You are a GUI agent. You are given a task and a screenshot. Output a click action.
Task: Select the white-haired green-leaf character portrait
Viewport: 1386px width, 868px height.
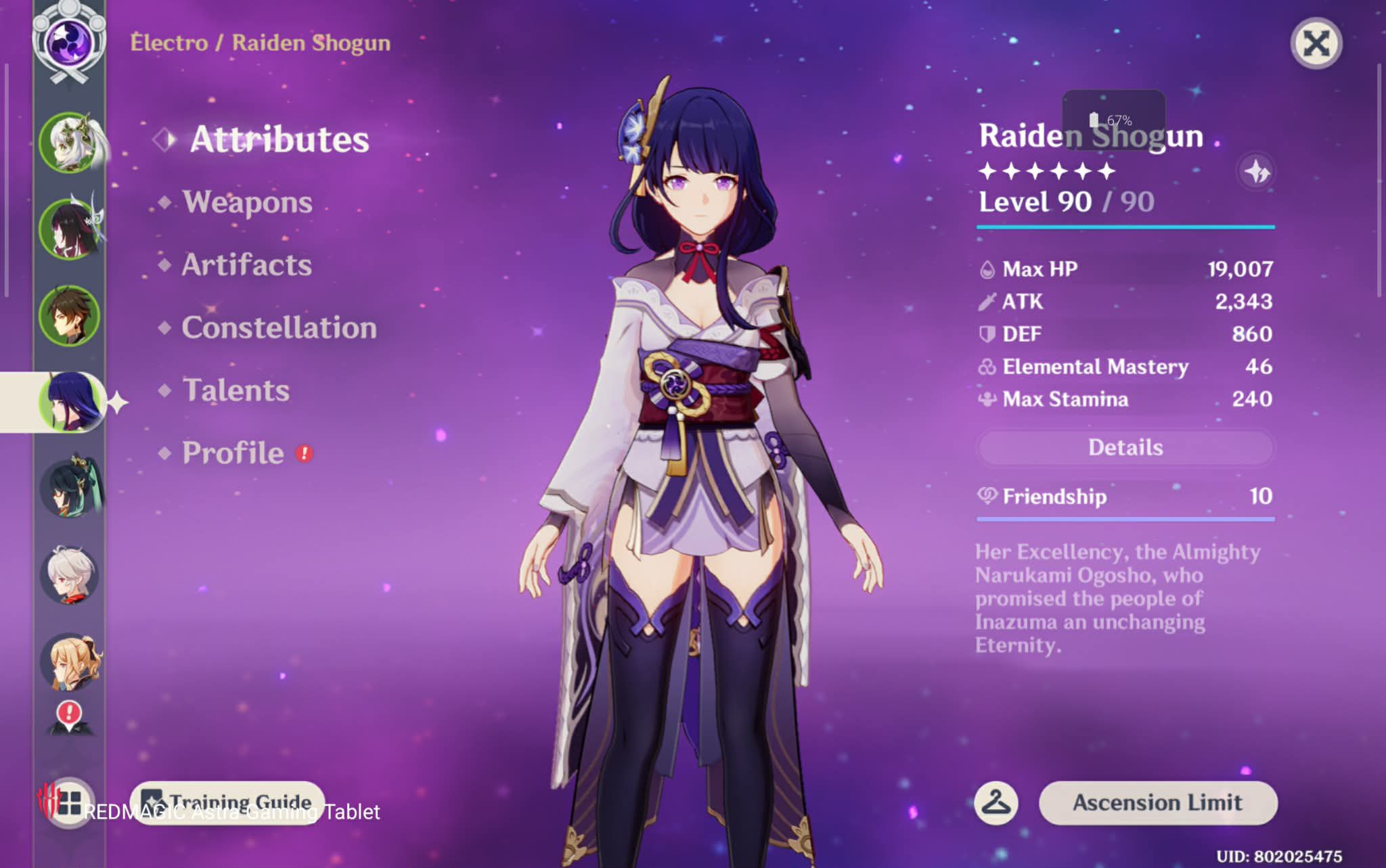click(70, 143)
